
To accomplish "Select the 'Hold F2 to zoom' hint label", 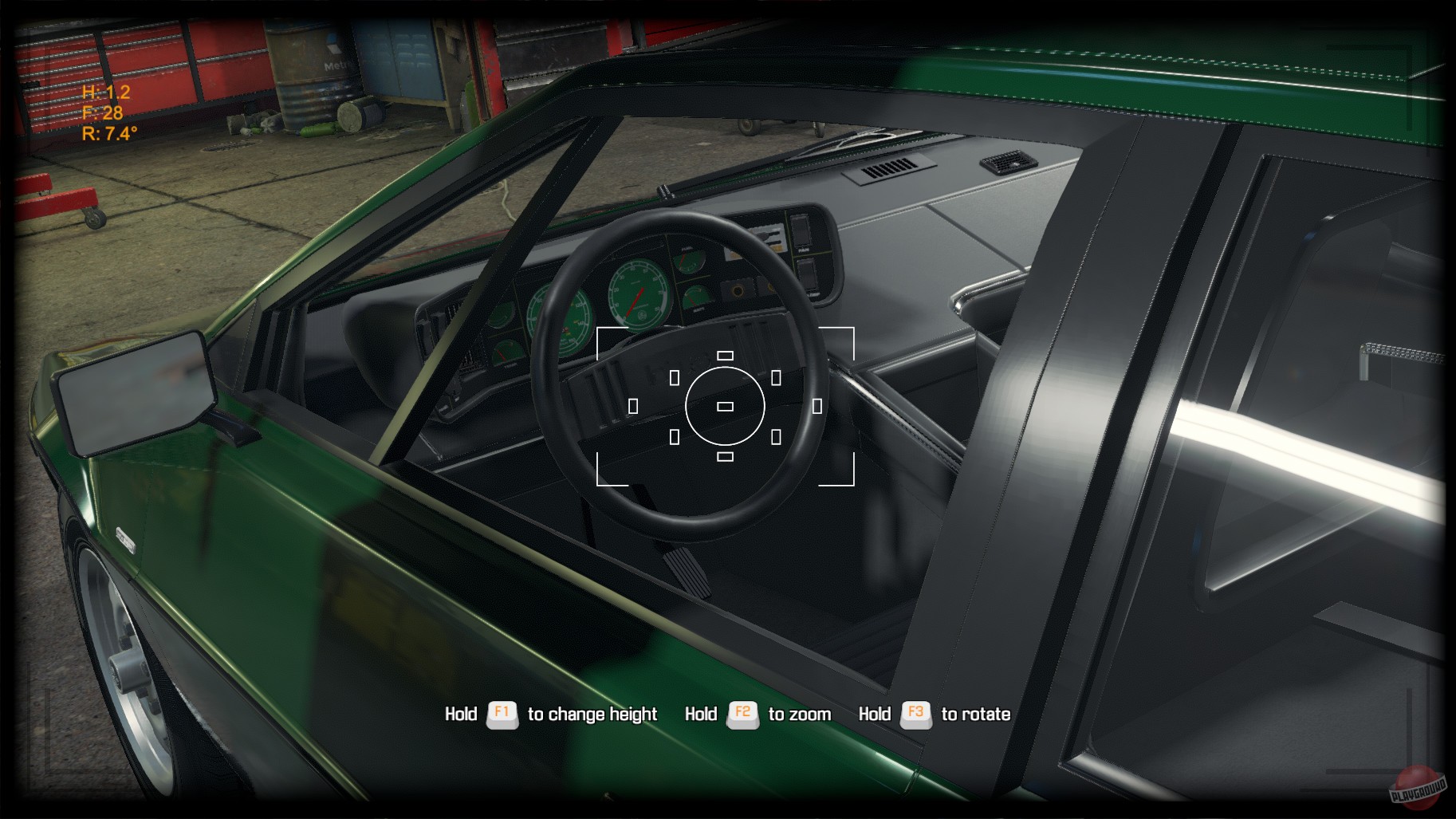I will point(759,715).
